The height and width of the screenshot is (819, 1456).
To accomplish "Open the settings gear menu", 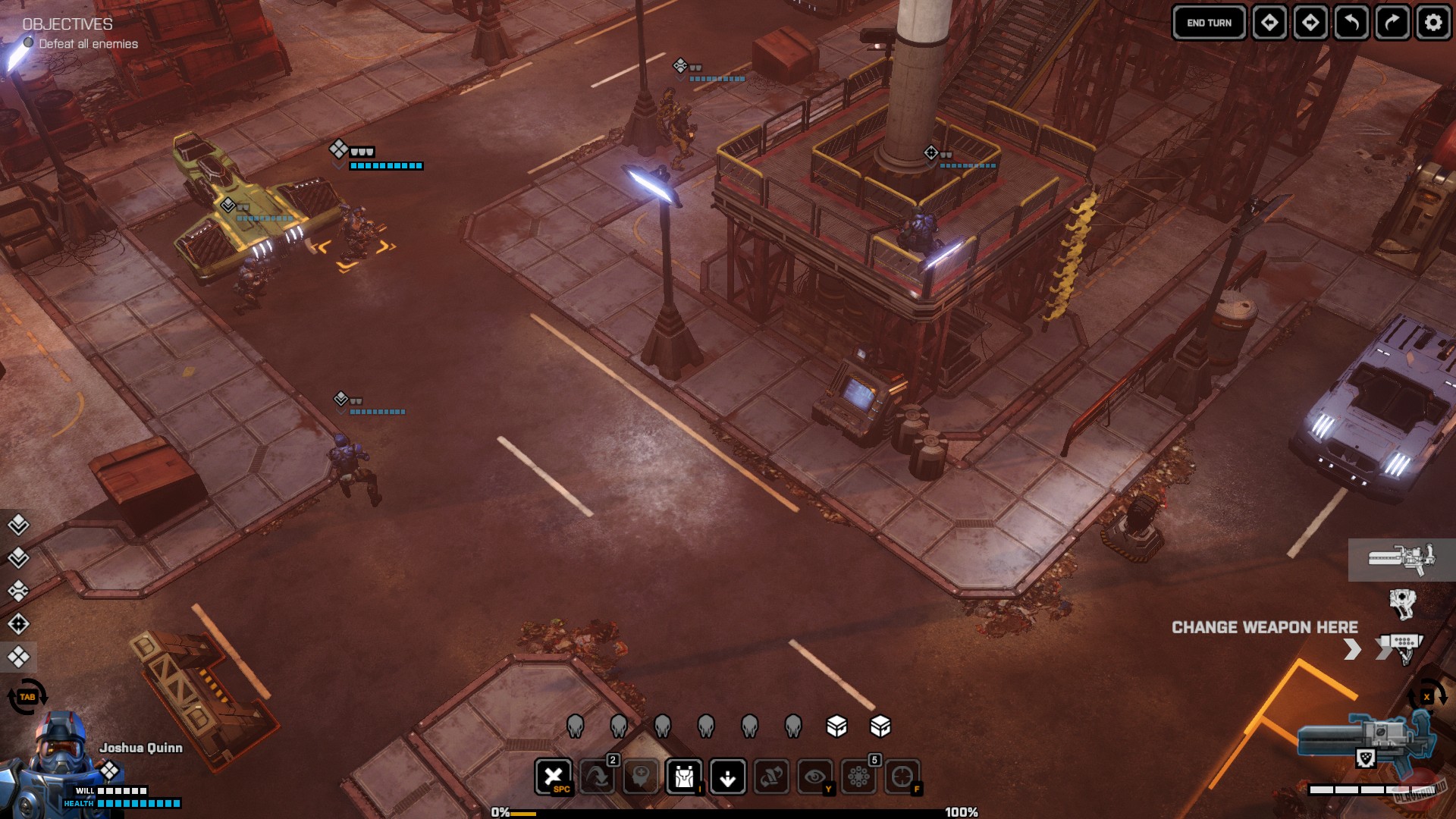I will [x=1432, y=23].
